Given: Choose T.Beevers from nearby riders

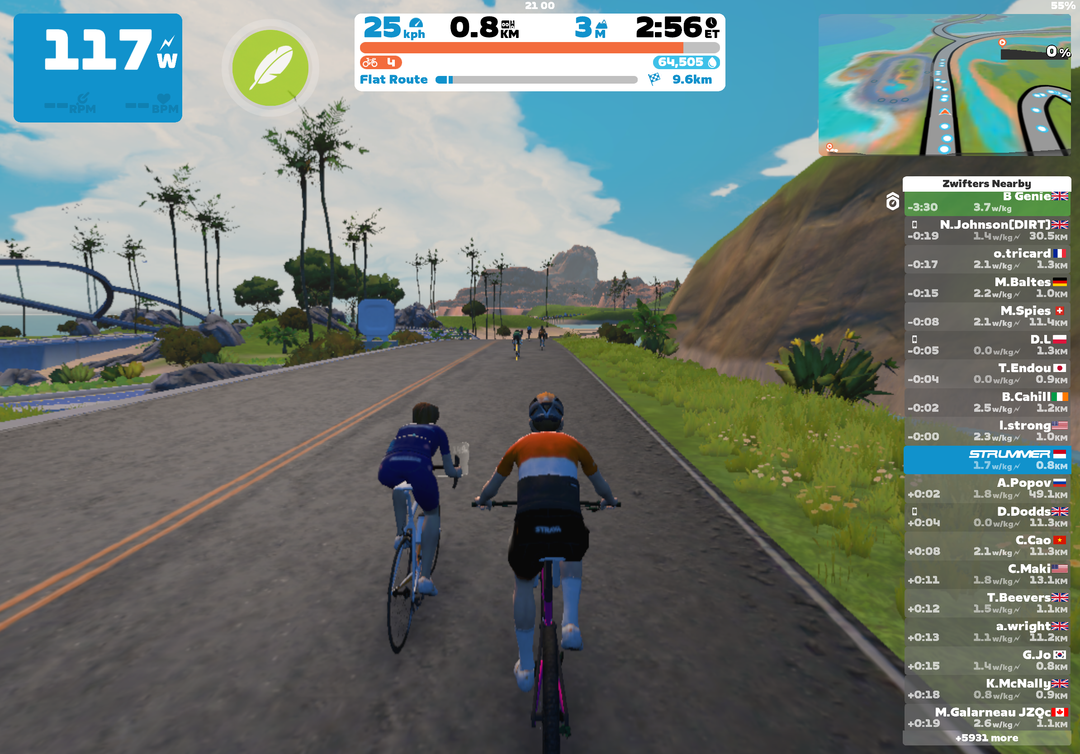Looking at the screenshot, I should tap(986, 603).
